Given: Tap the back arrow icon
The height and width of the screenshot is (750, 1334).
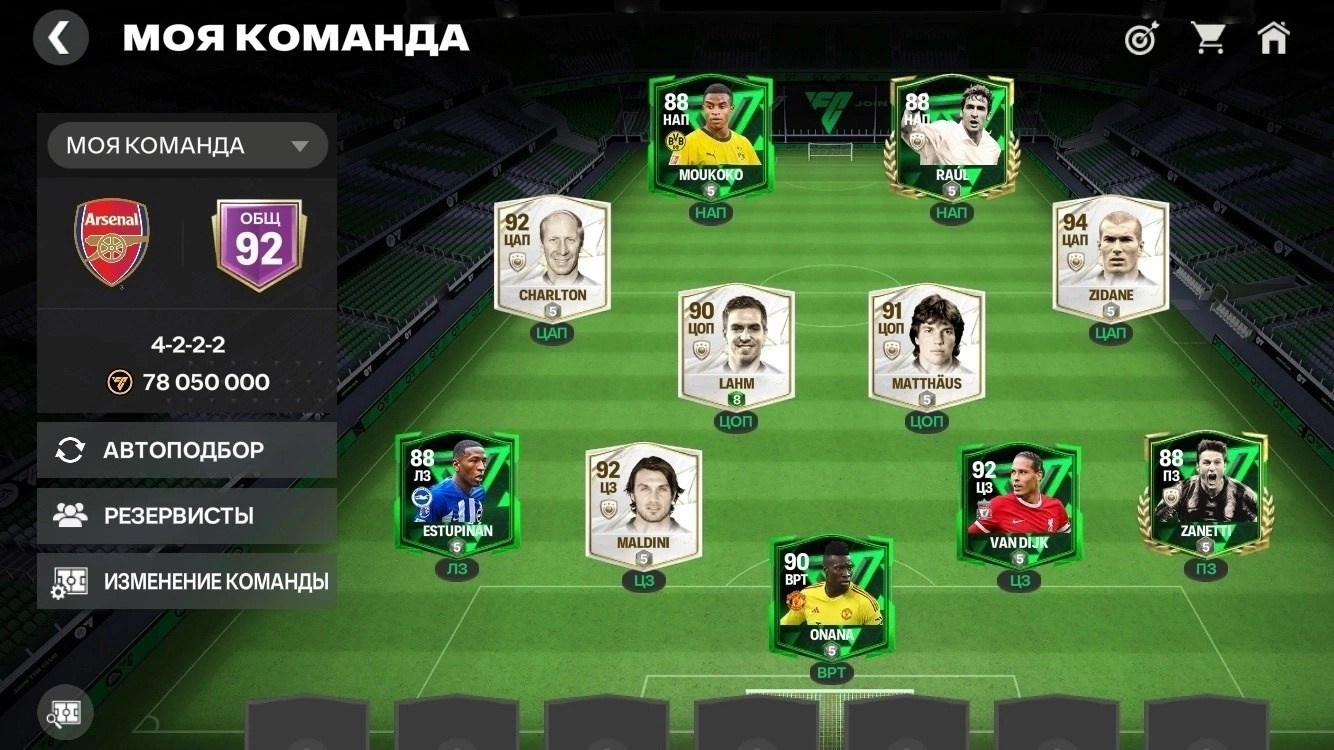Looking at the screenshot, I should coord(60,37).
